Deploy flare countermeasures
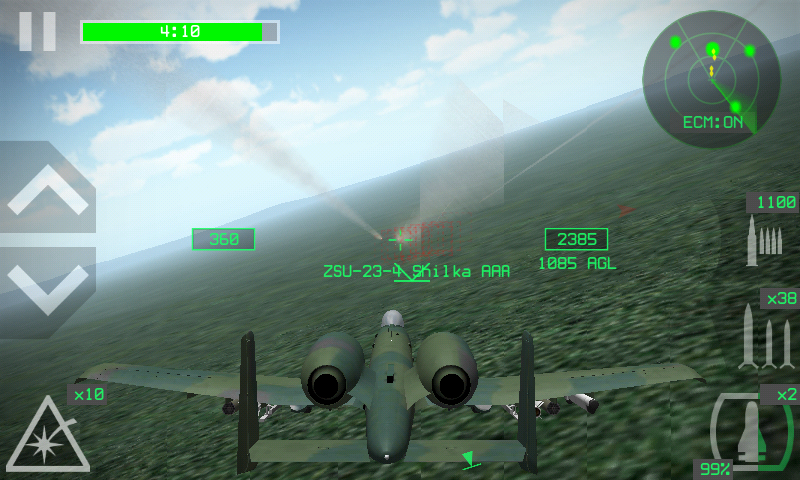The height and width of the screenshot is (480, 800). (48, 434)
